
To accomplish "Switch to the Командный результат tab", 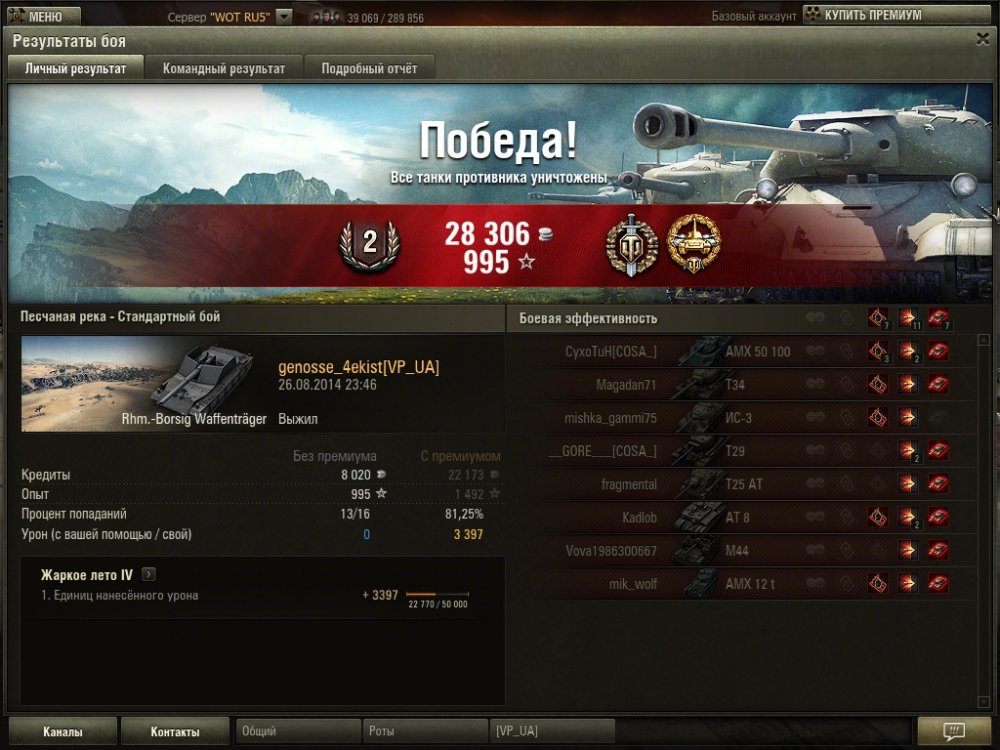I will [x=224, y=69].
